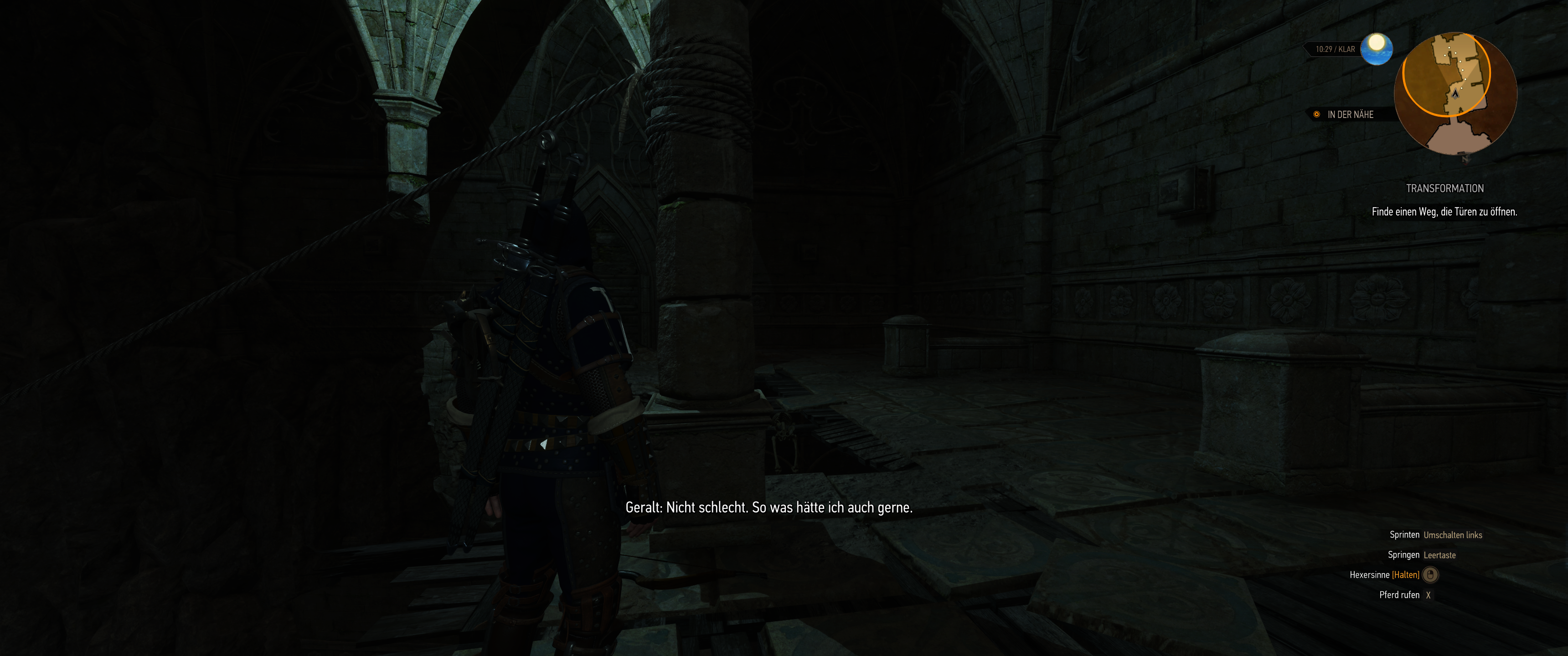This screenshot has height=656, width=1568.
Task: Select the TRANSFORMATION quest title
Action: (x=1445, y=188)
